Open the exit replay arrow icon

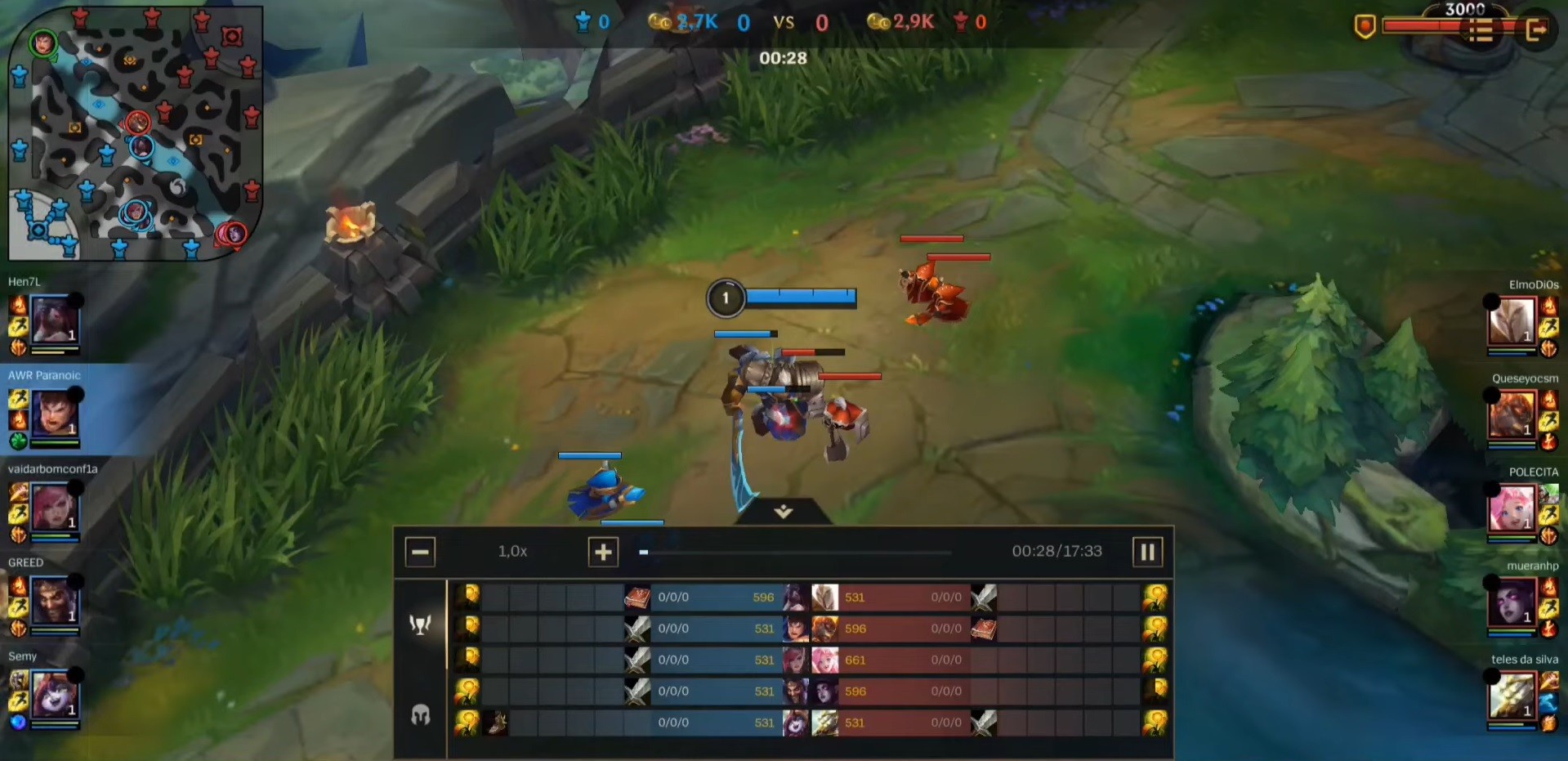click(1538, 30)
